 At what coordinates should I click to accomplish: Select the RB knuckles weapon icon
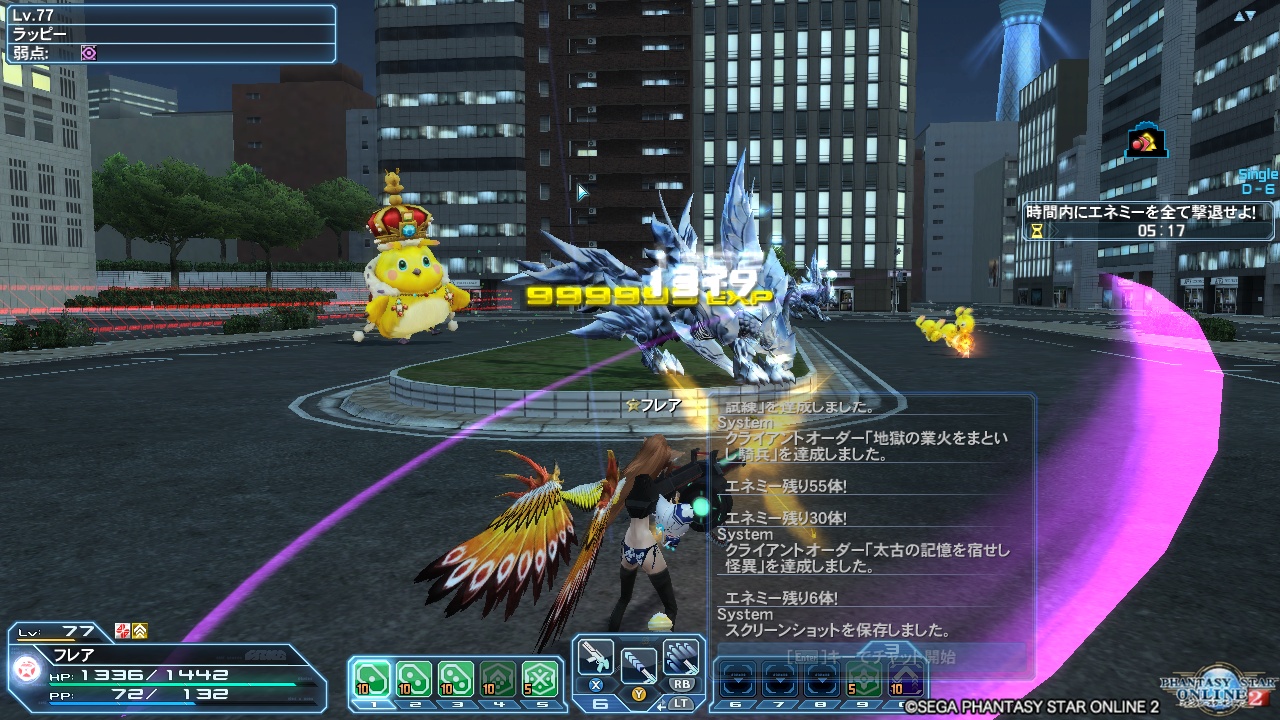tap(681, 657)
